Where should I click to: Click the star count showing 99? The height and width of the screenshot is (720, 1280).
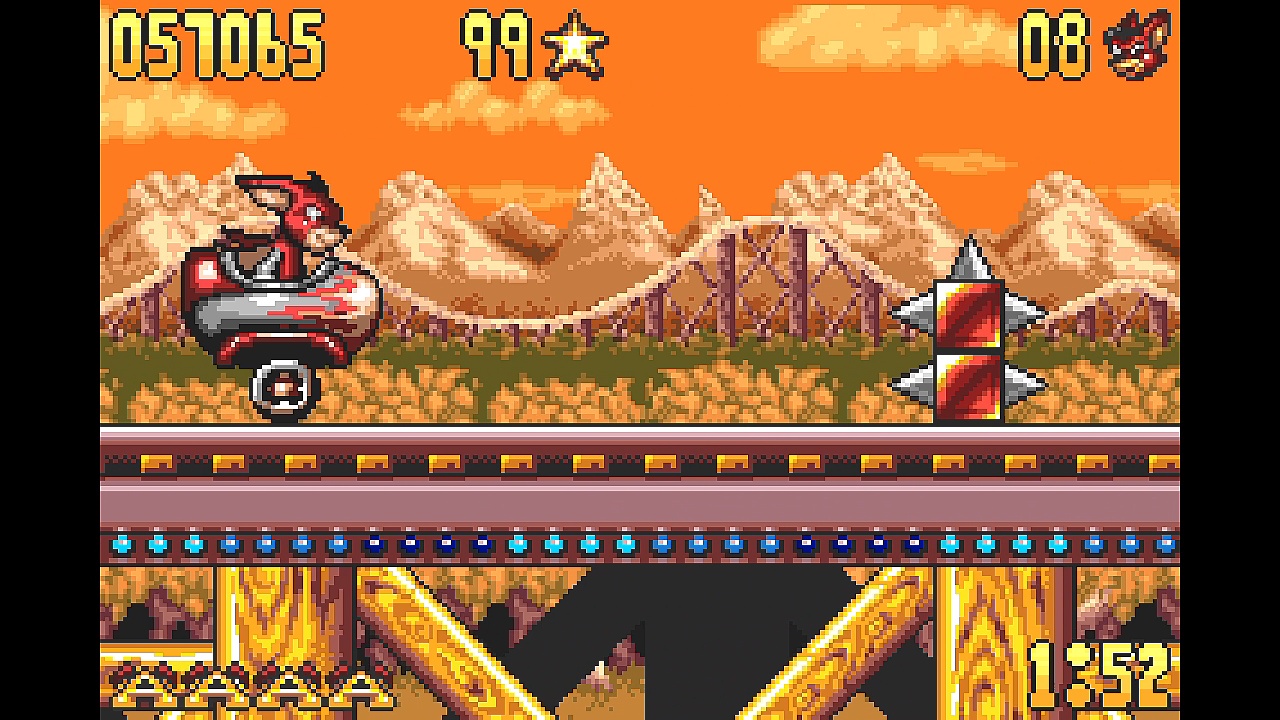(495, 45)
